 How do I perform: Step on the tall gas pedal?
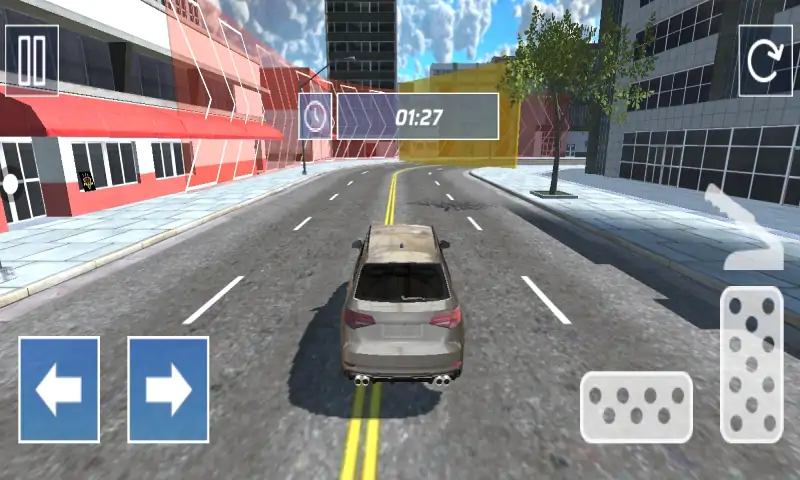(x=751, y=364)
